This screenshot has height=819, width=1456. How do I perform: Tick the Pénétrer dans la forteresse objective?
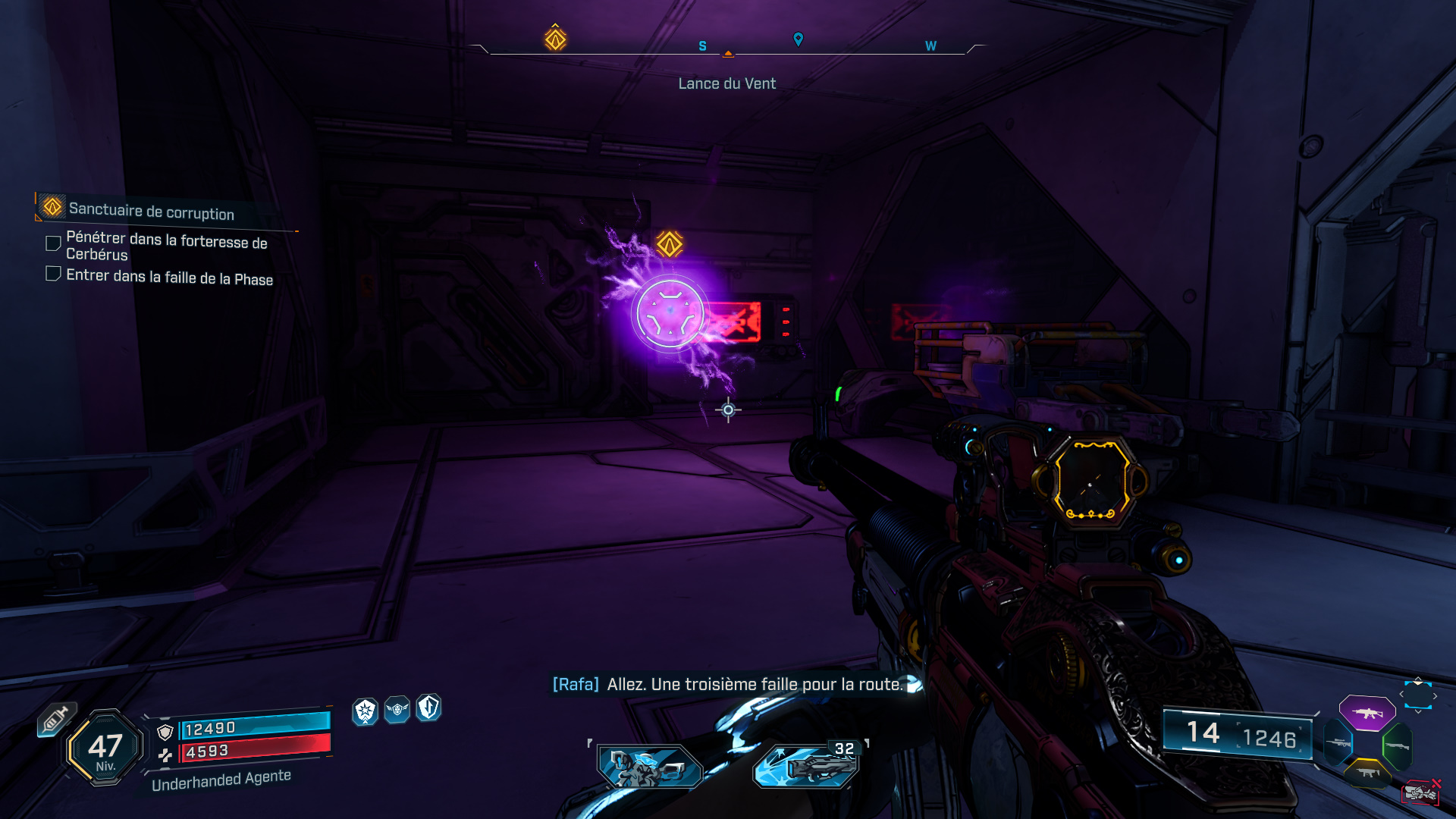point(53,243)
